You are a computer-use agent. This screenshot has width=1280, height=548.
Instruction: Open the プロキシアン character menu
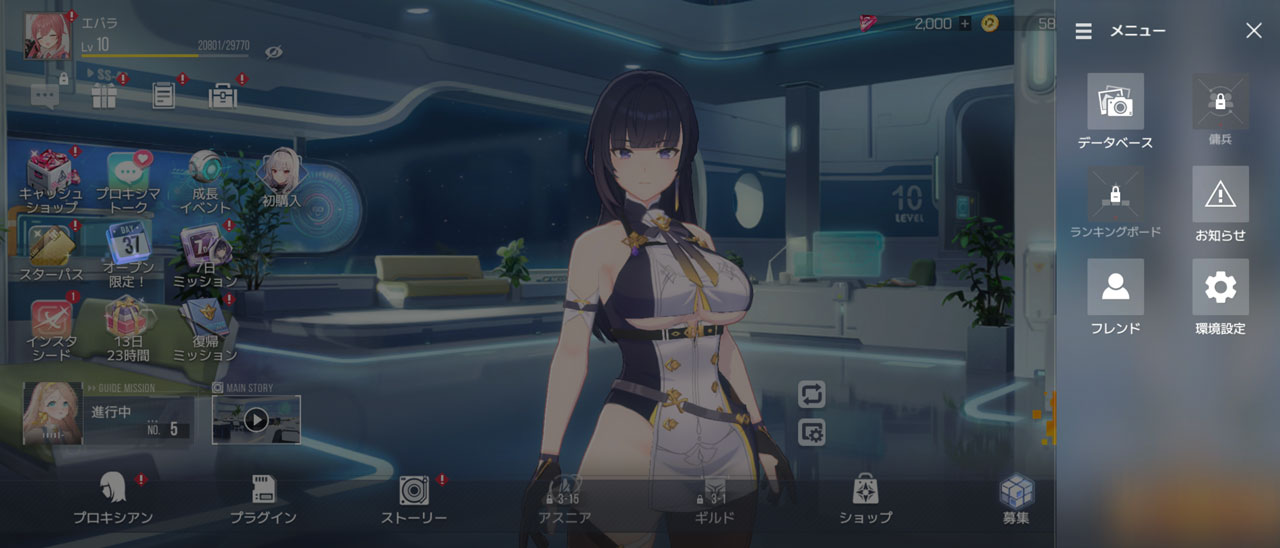(112, 498)
